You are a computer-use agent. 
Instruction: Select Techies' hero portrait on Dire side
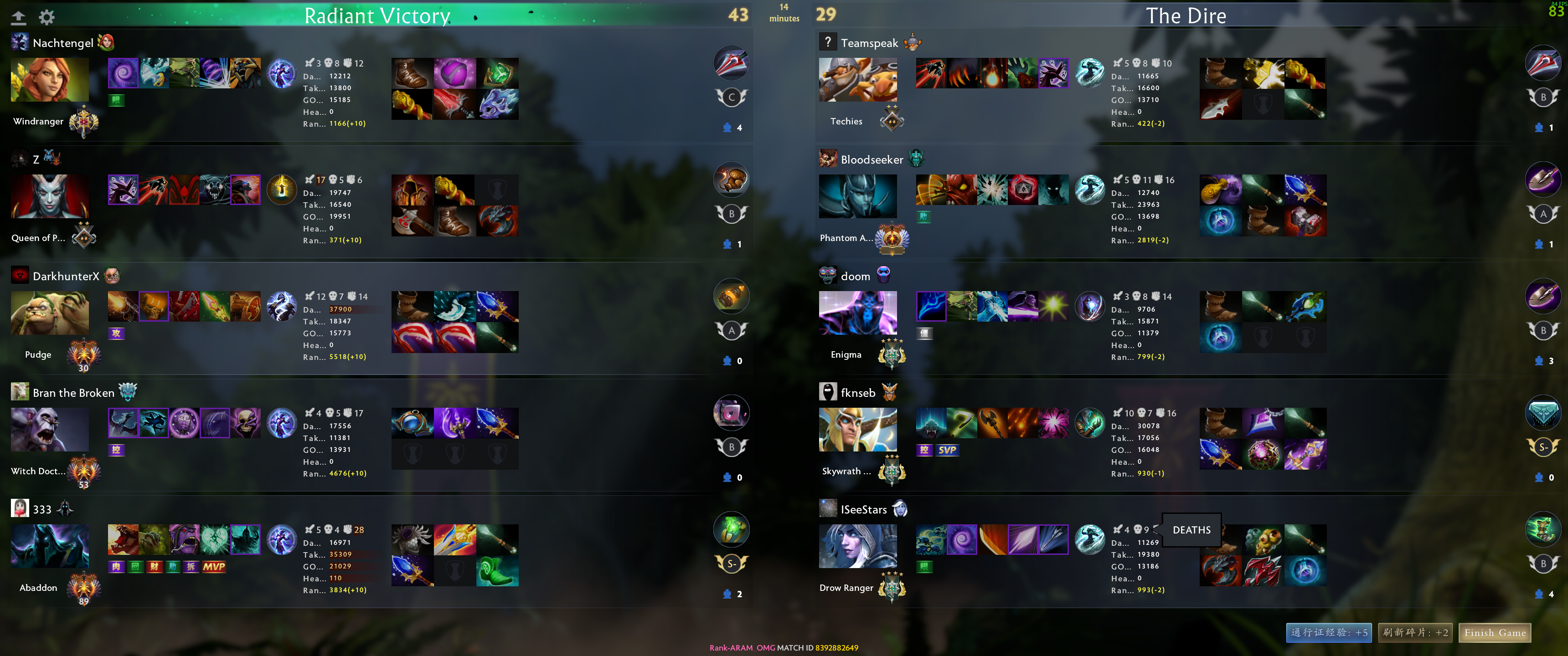coord(858,80)
